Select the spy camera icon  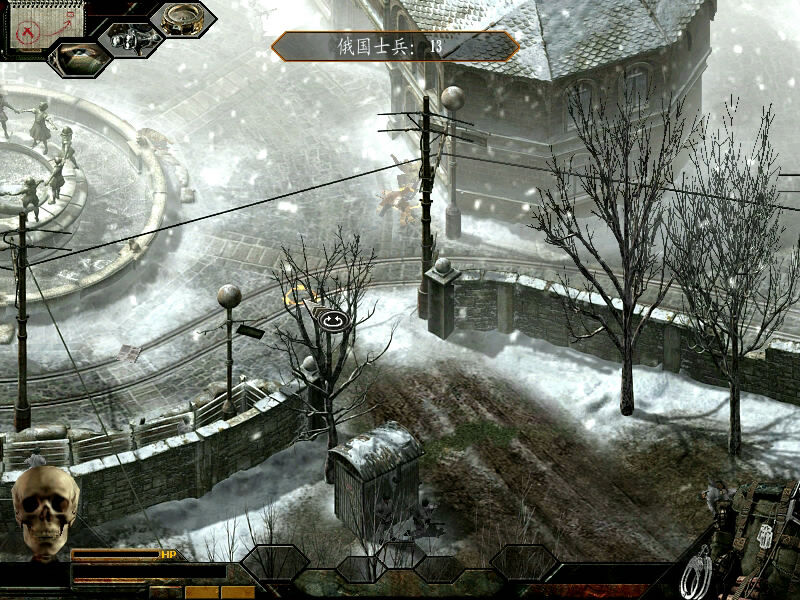pos(131,38)
